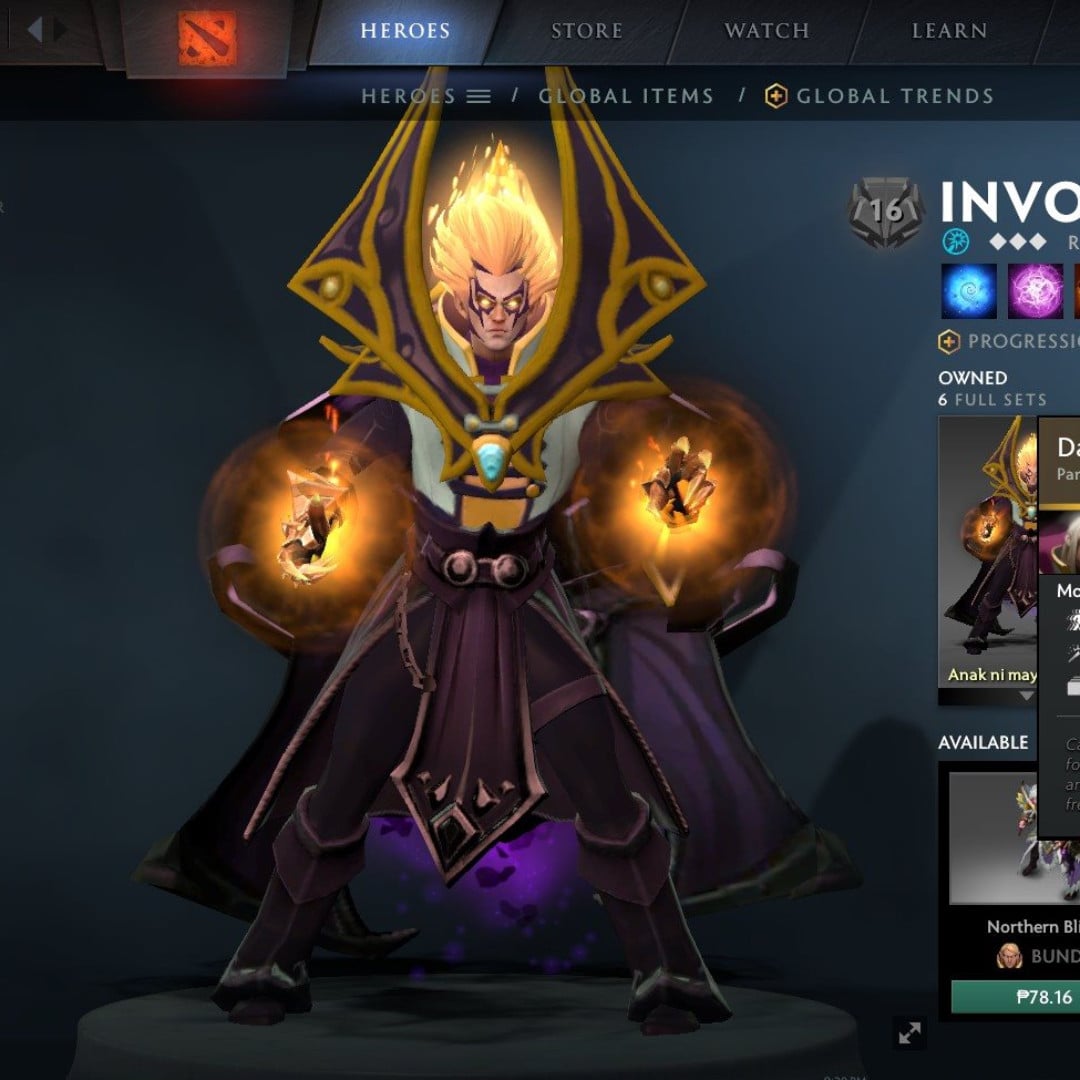1080x1080 pixels.
Task: View the Global Trends page
Action: point(880,97)
